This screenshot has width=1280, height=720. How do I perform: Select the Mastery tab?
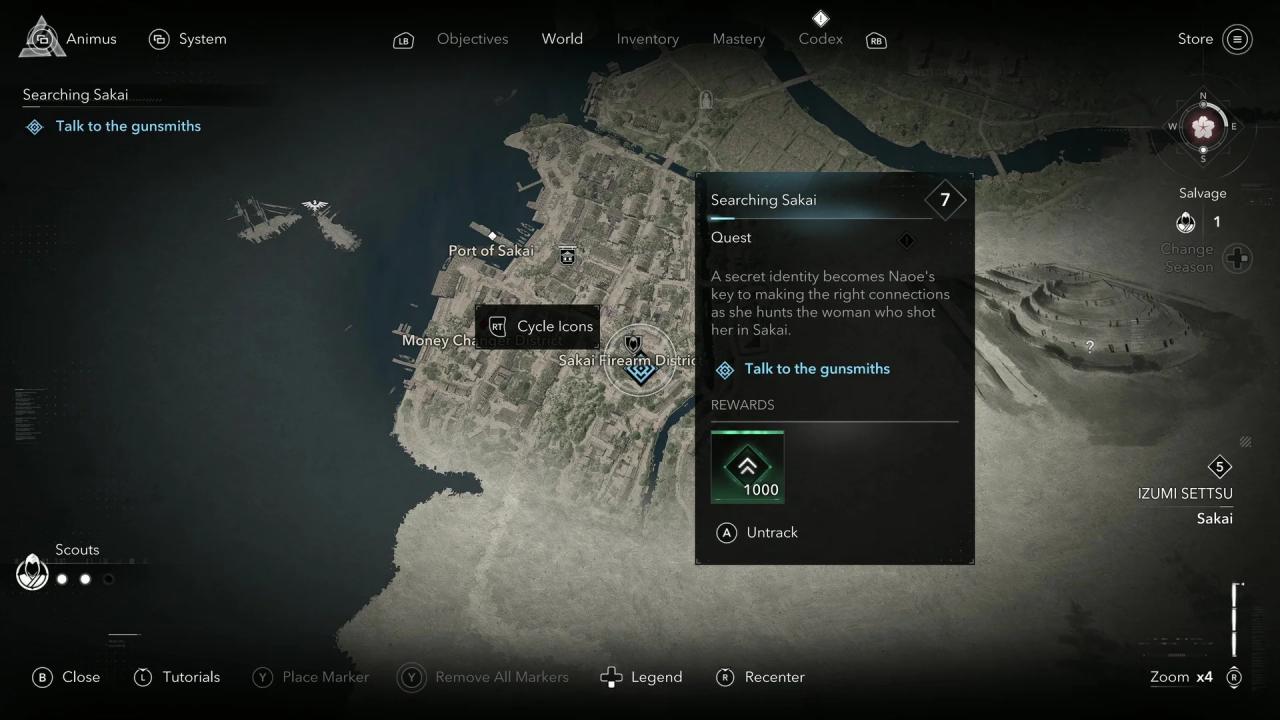tap(738, 39)
